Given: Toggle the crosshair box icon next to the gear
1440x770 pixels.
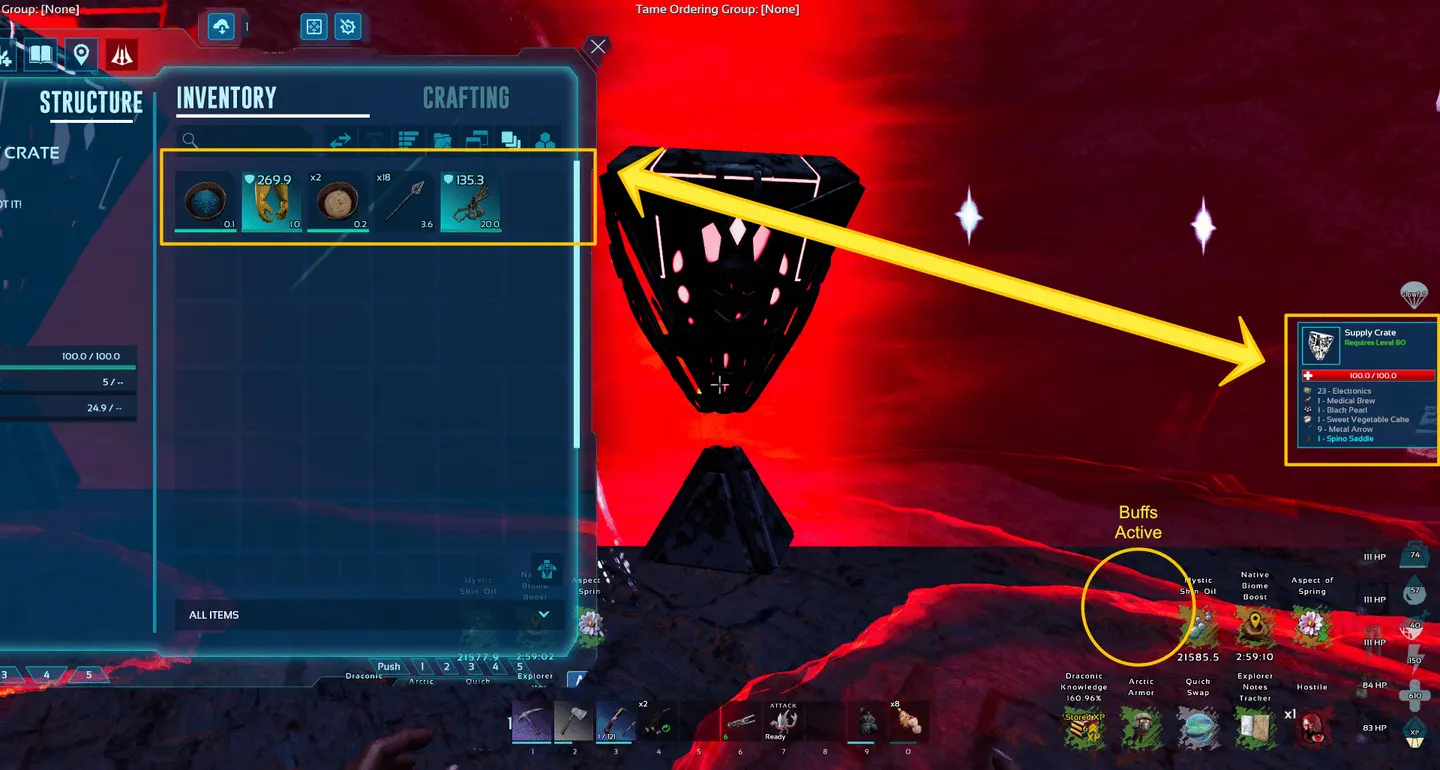Looking at the screenshot, I should (314, 27).
